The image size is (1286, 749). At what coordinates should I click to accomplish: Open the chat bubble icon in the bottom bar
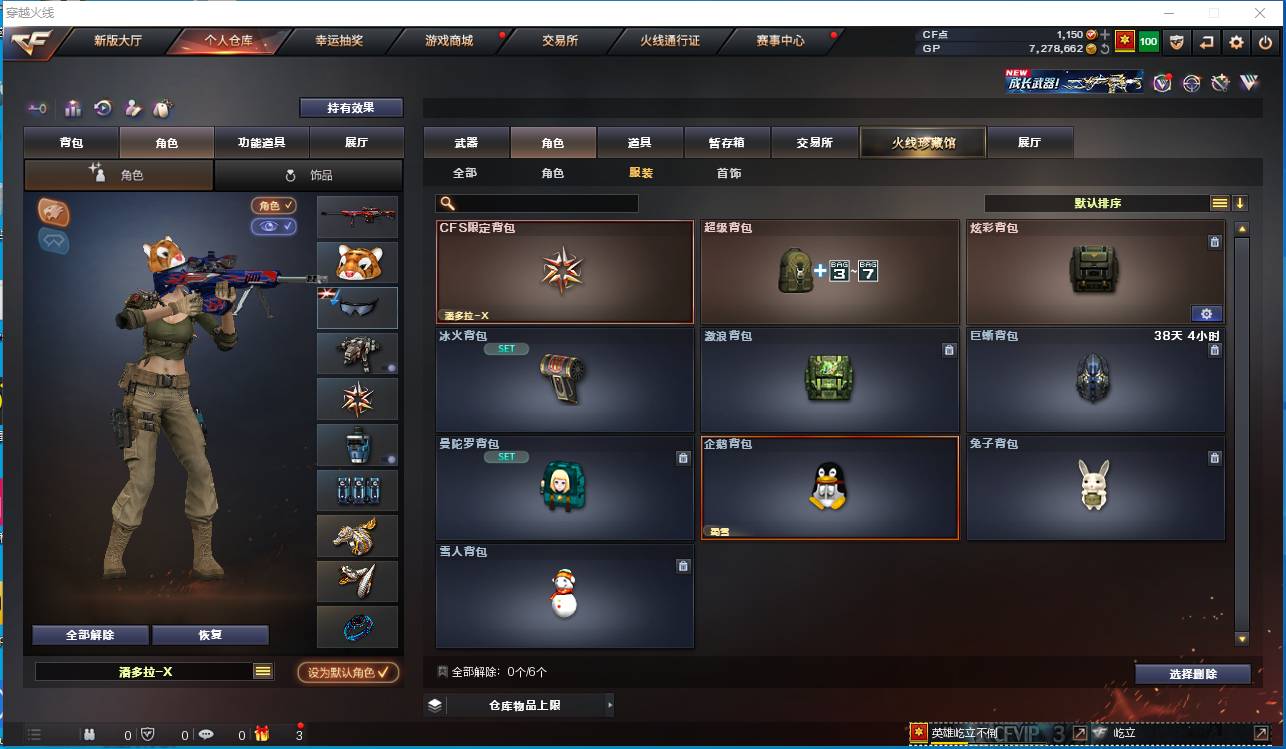(207, 735)
